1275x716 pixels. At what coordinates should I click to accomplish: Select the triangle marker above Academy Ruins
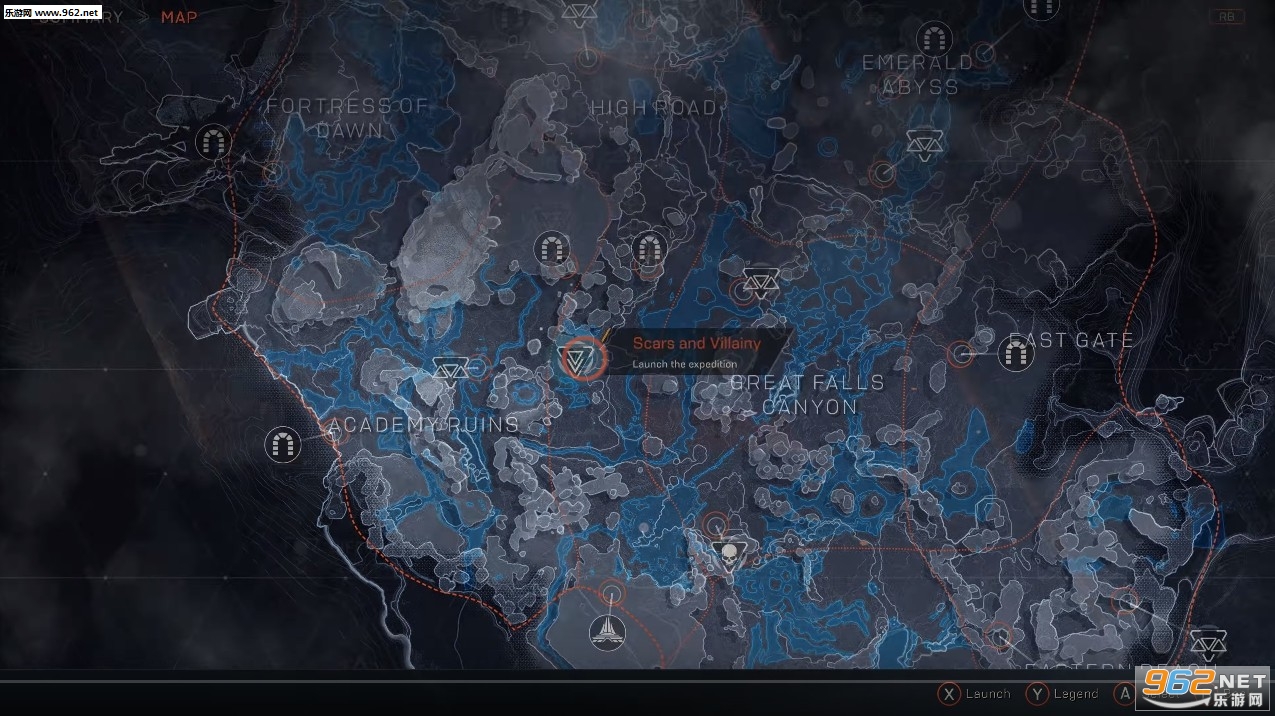[x=448, y=370]
